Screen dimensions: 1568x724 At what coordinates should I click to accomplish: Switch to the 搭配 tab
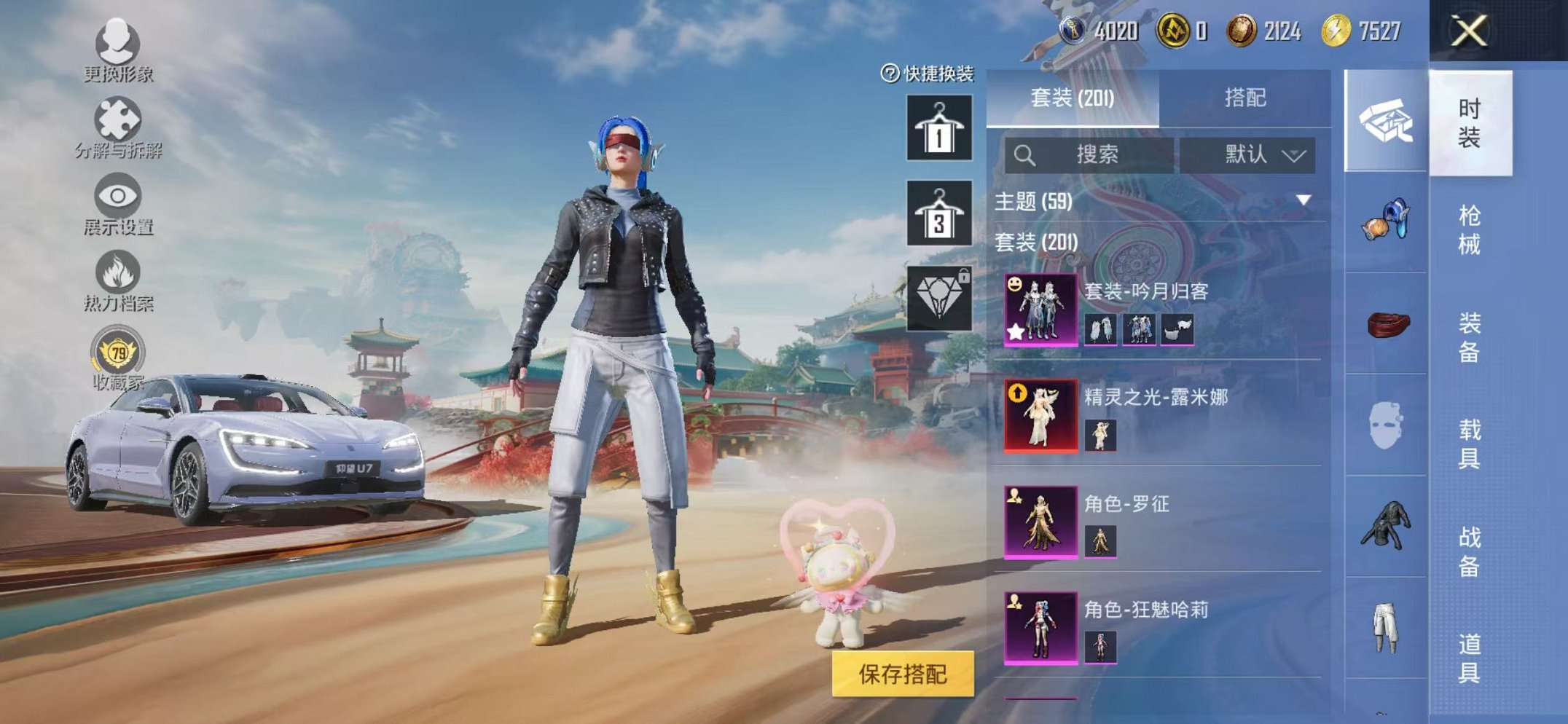(1246, 98)
